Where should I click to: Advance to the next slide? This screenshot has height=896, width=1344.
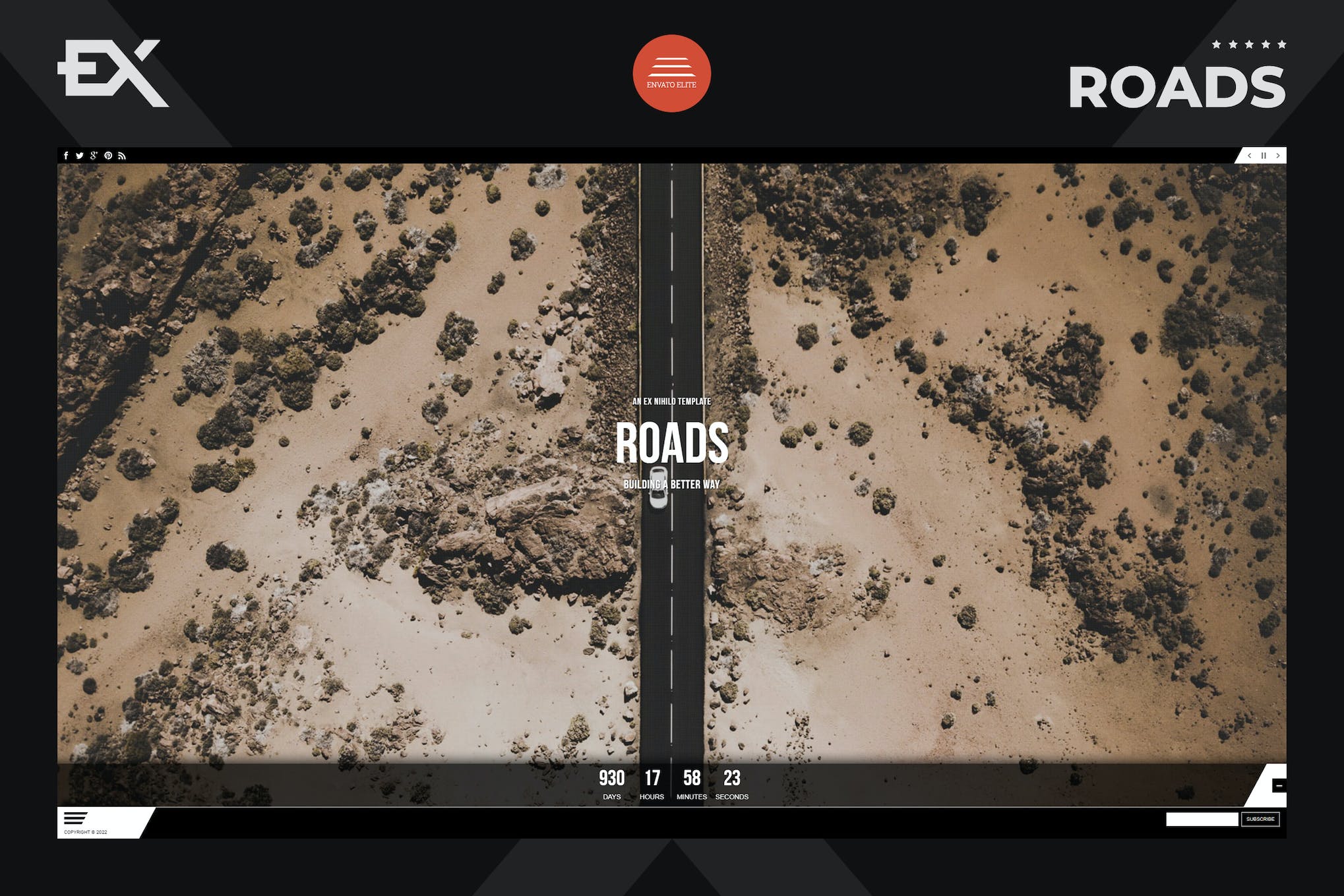1278,156
